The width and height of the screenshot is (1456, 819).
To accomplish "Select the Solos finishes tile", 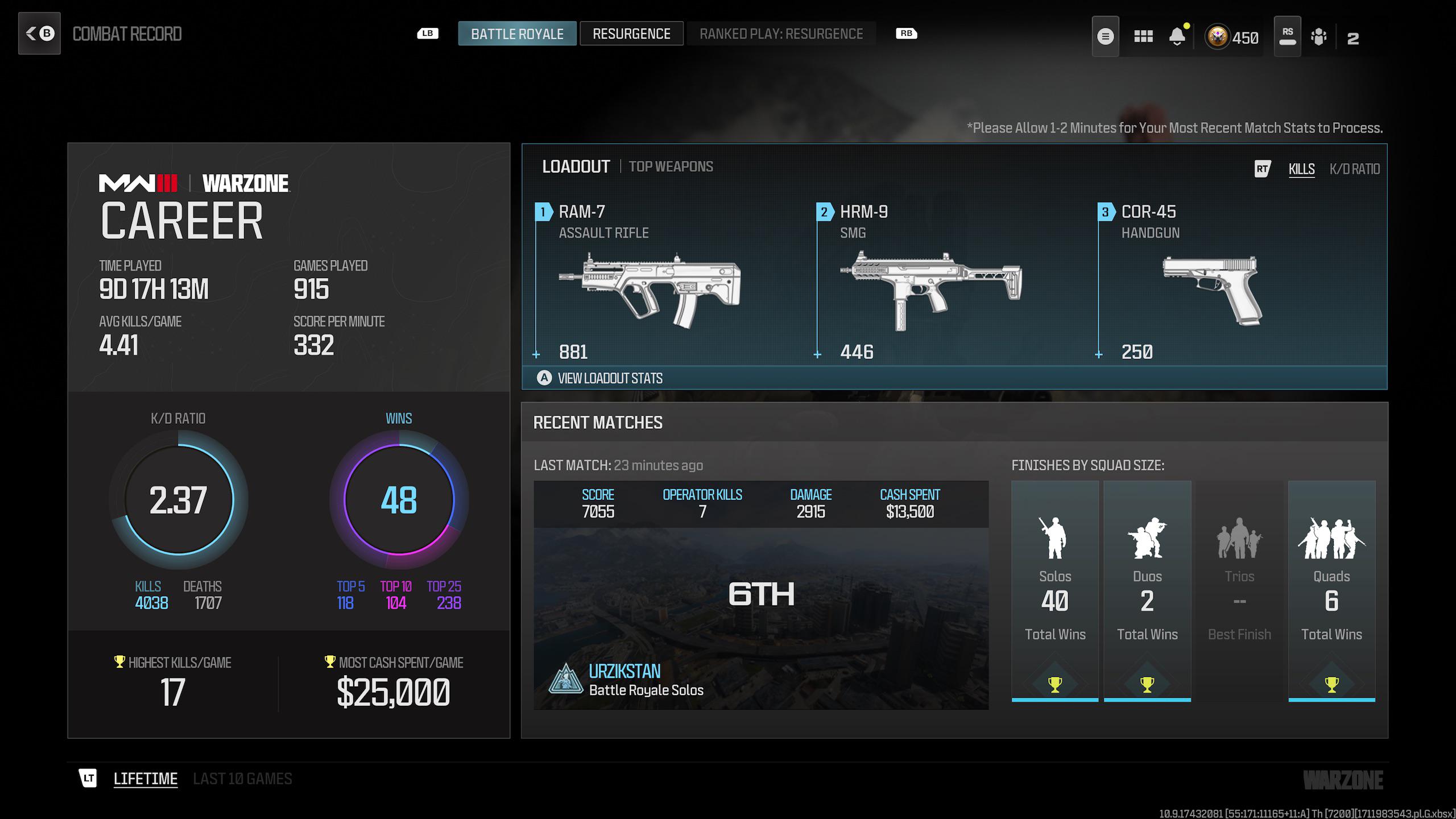I will pos(1055,591).
